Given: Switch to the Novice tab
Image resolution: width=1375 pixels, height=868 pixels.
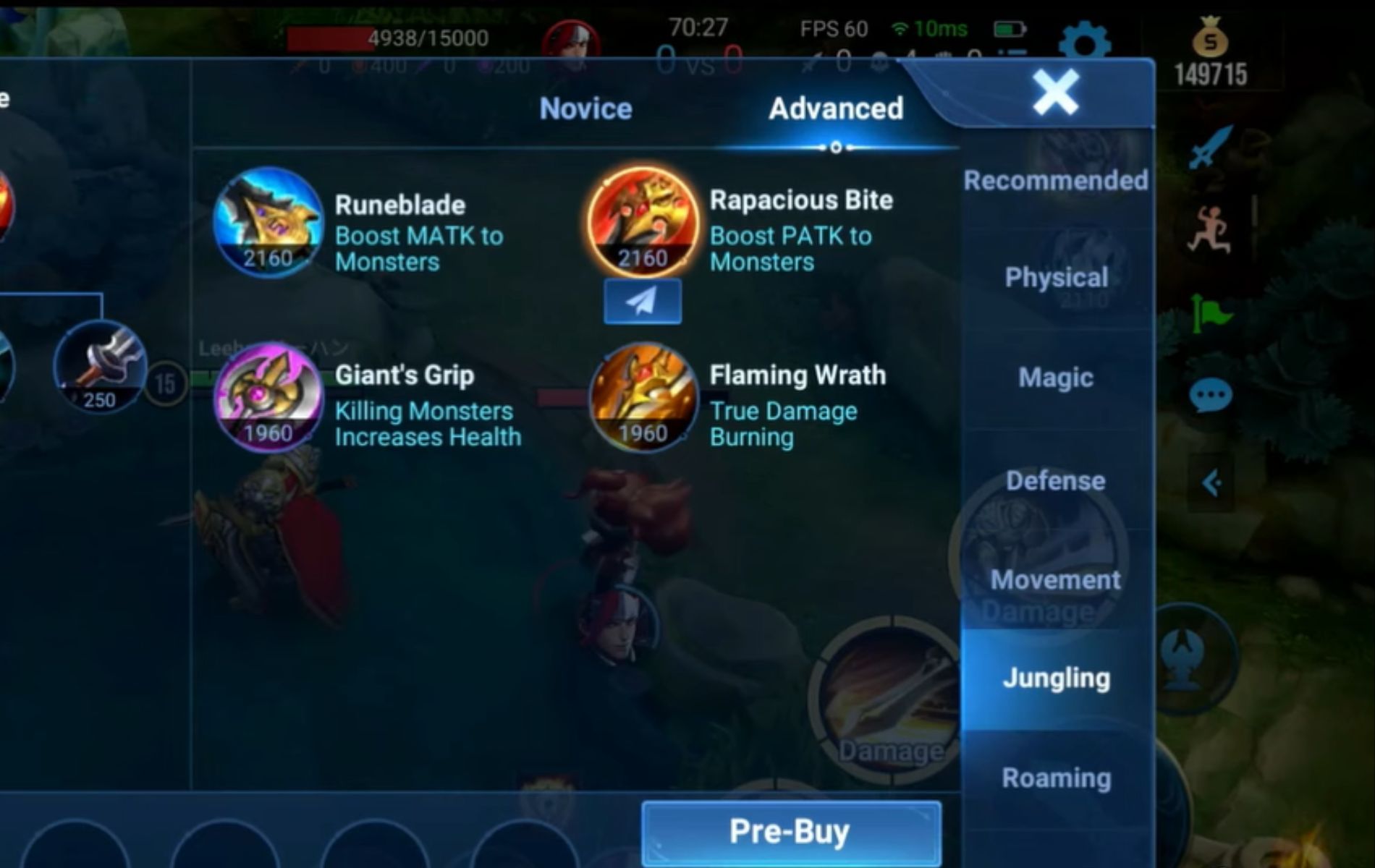Looking at the screenshot, I should [584, 109].
